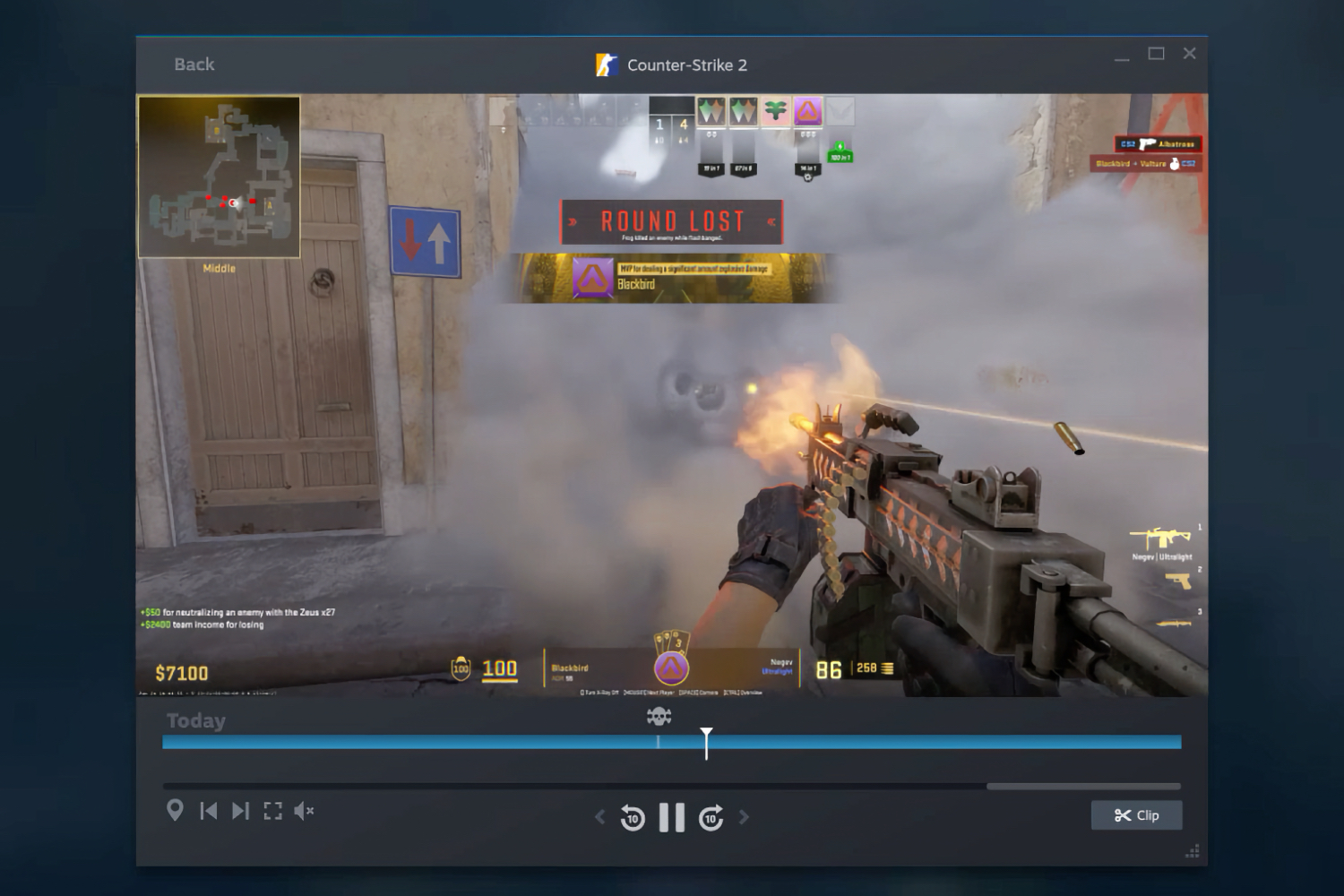Click the gray overview bar below the timeline
The height and width of the screenshot is (896, 1344).
click(x=1084, y=785)
